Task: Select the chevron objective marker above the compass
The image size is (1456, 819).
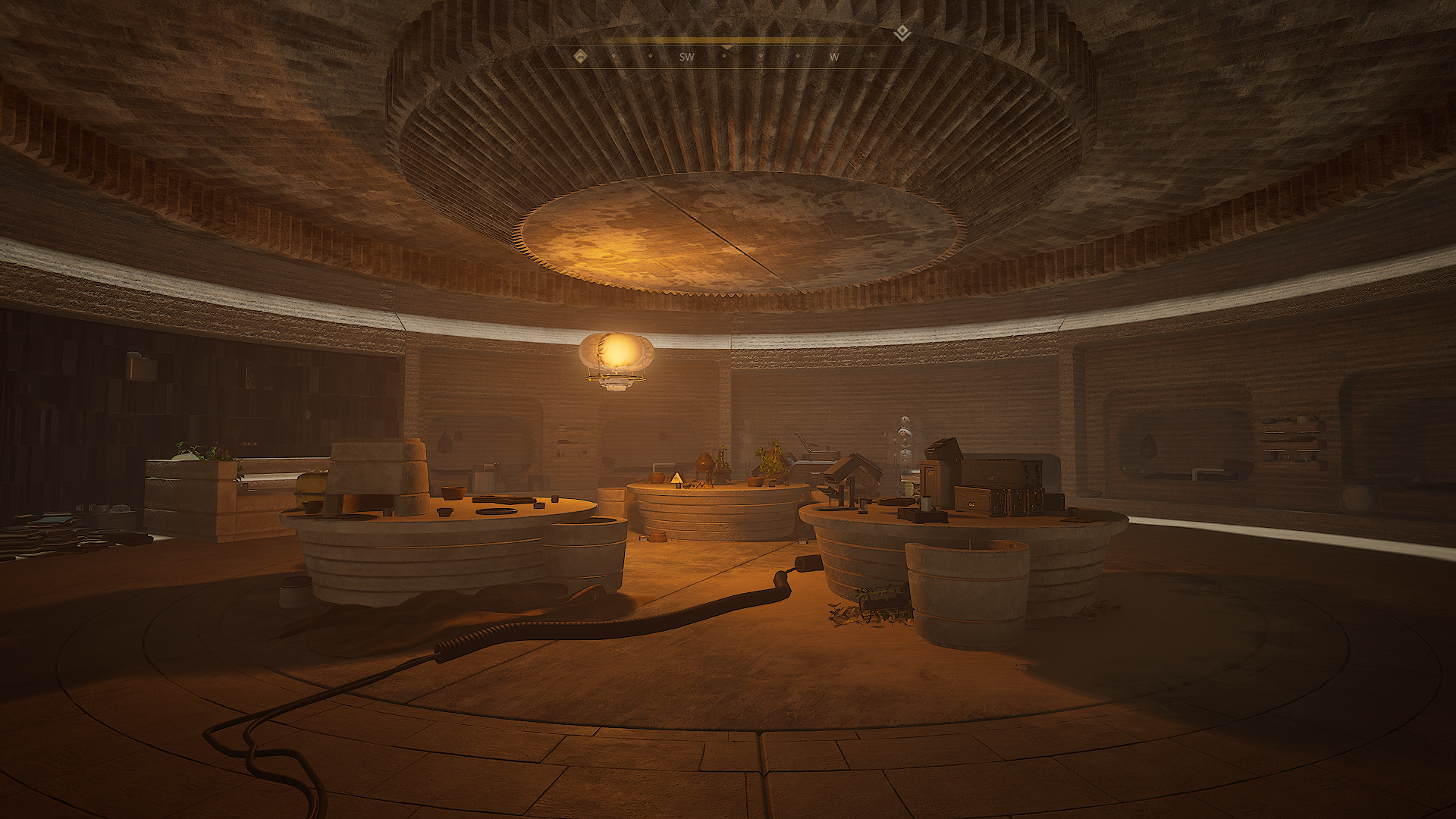Action: coord(901,33)
